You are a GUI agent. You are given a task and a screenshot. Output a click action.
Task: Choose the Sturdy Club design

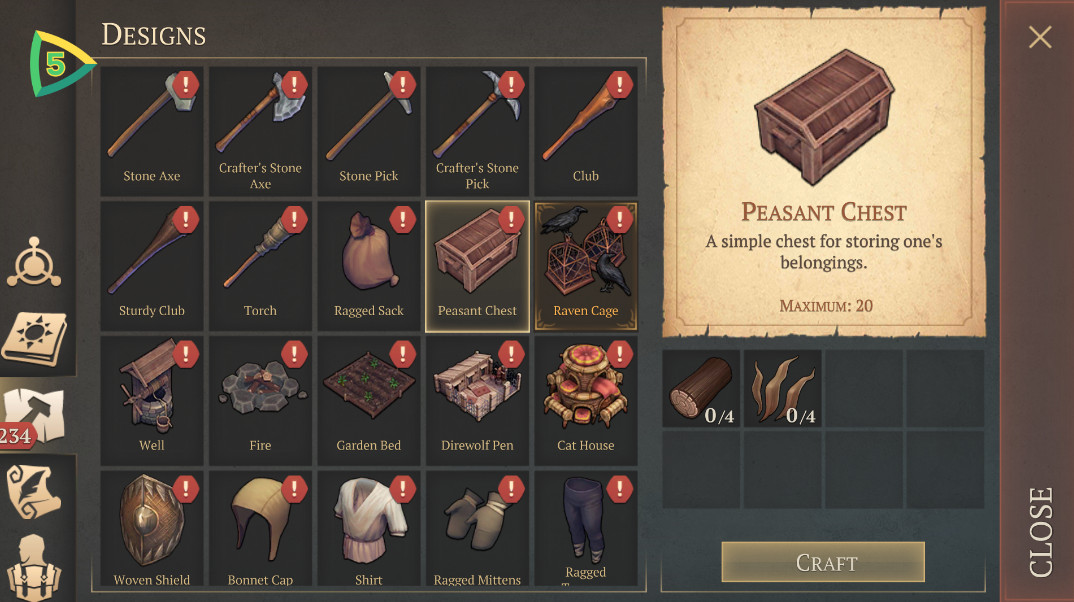[152, 266]
